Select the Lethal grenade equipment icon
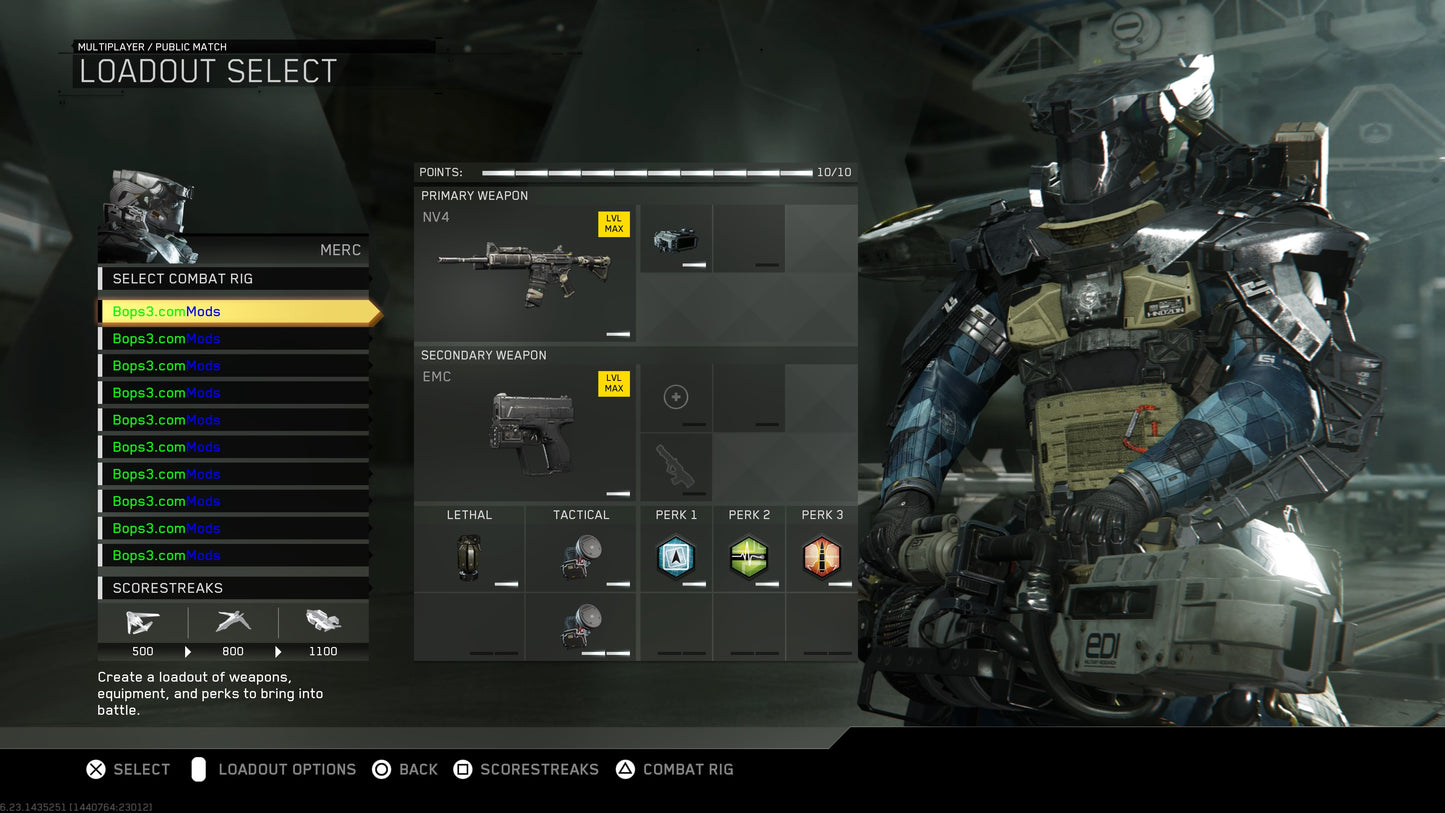 tap(469, 557)
